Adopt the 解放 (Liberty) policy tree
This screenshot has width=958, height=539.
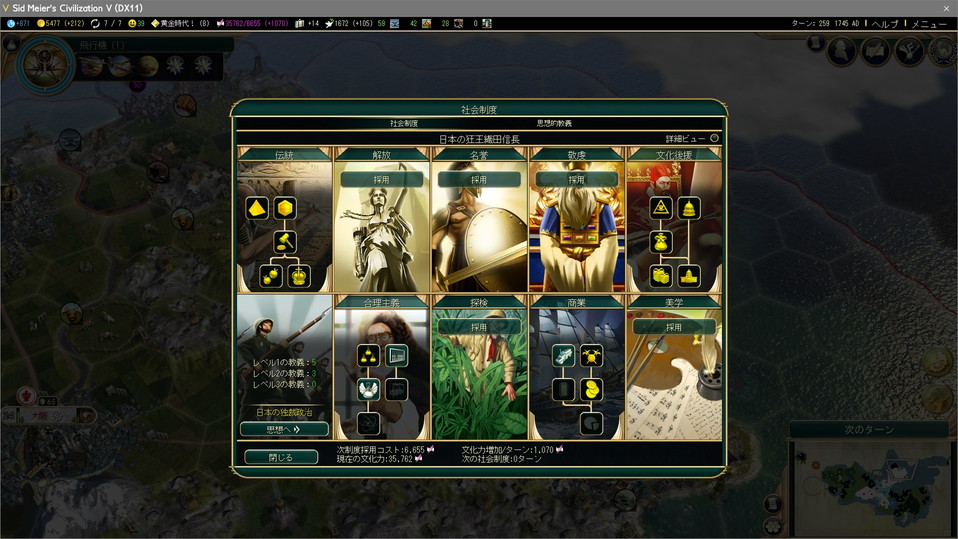381,180
